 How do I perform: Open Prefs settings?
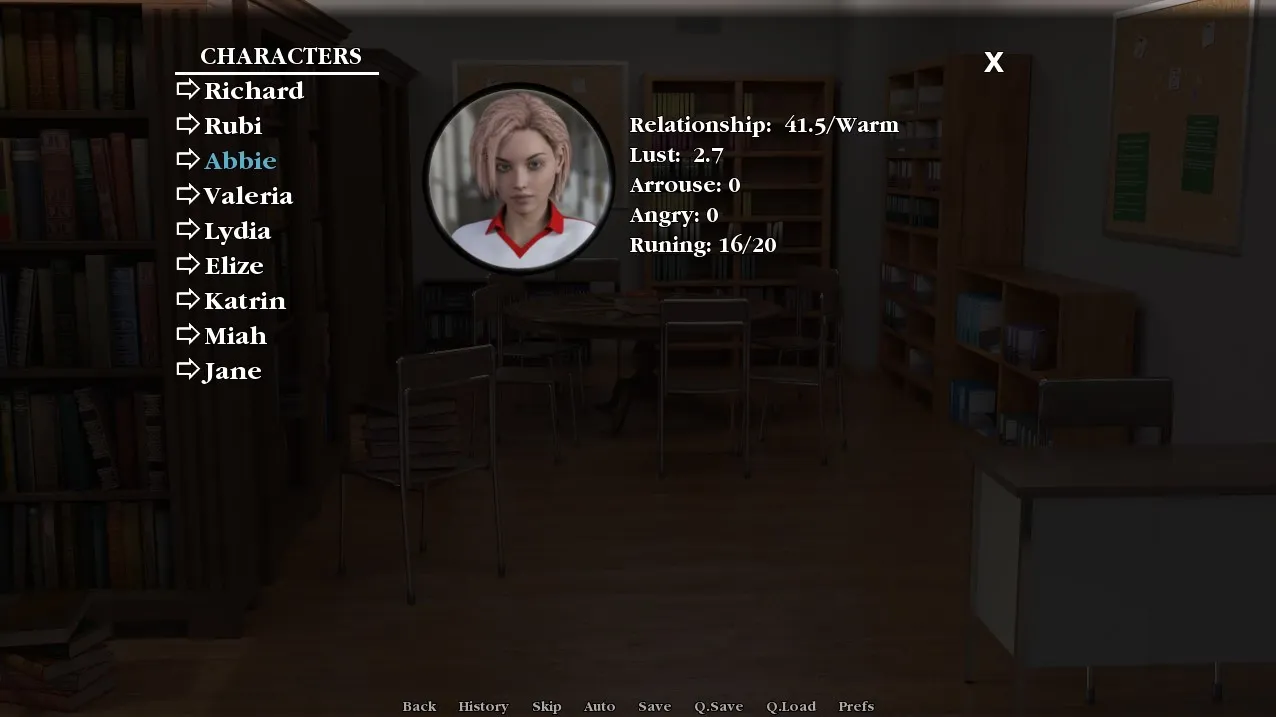(856, 706)
